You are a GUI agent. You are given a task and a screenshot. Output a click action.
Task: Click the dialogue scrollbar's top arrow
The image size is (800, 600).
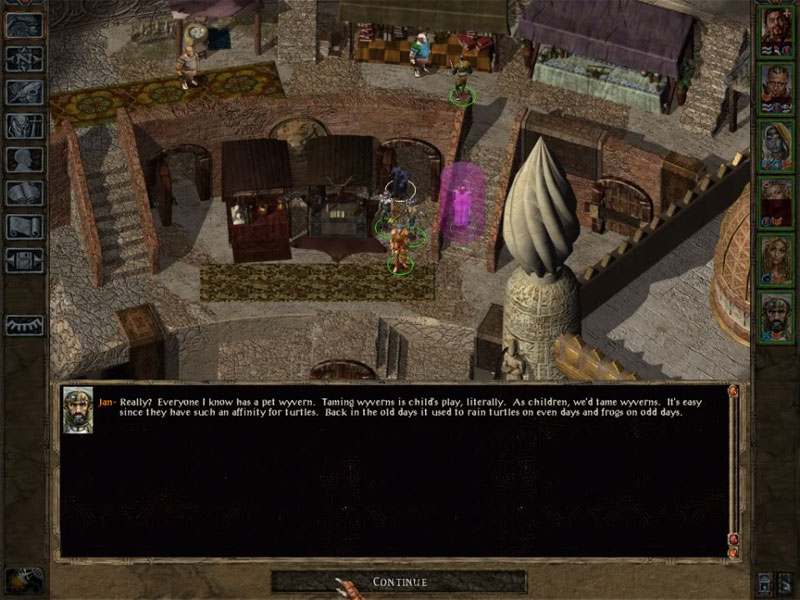point(733,391)
